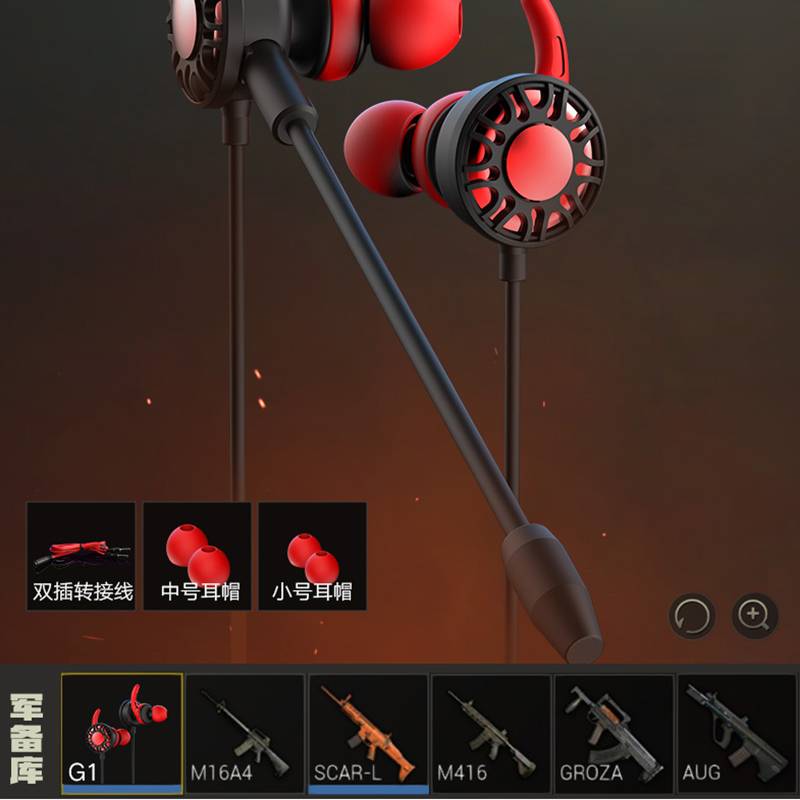The image size is (800, 800).
Task: Choose the 小号耳帽 small ear tips
Action: coord(312,556)
